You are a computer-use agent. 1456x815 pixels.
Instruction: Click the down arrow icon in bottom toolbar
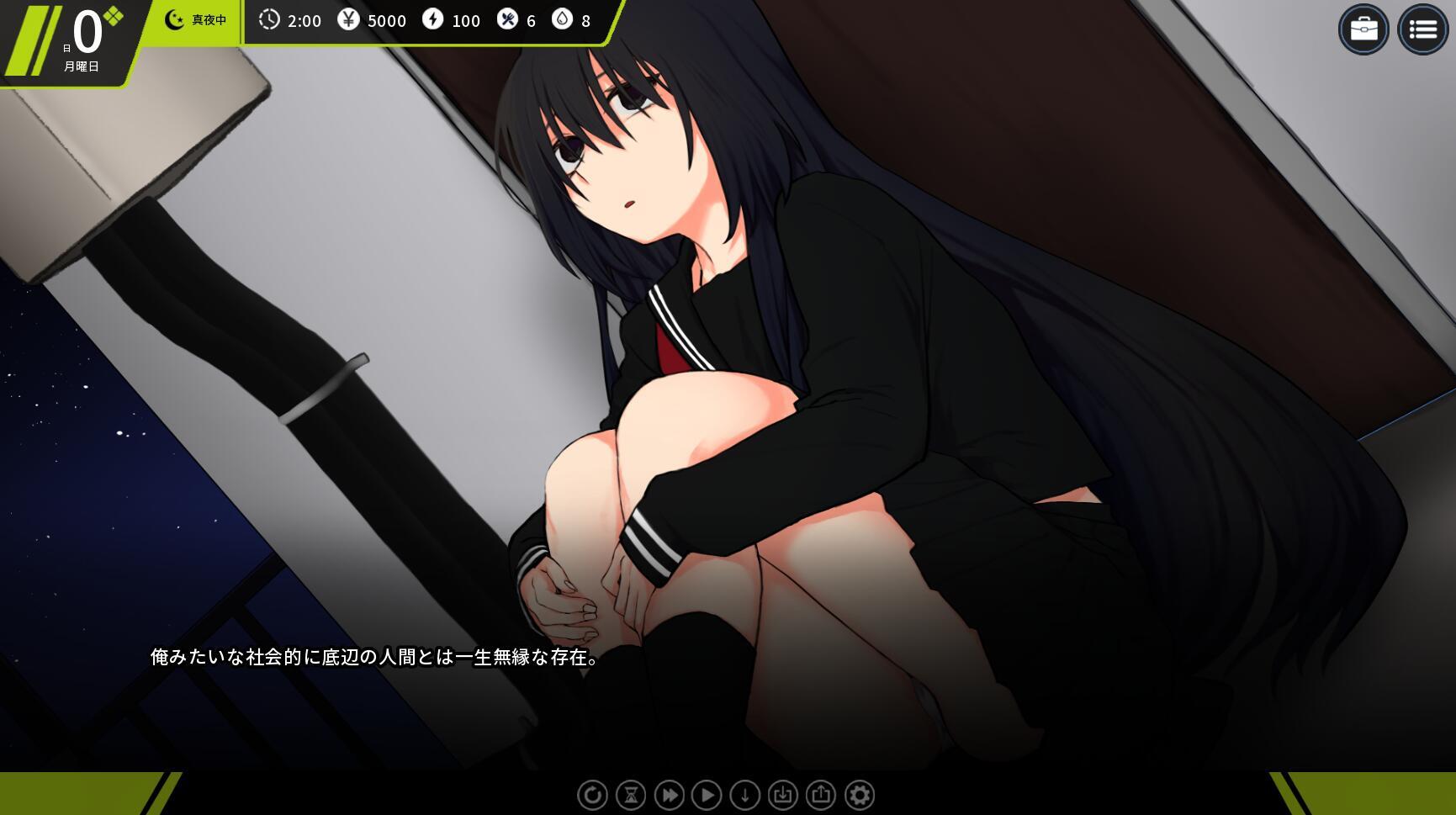point(744,794)
